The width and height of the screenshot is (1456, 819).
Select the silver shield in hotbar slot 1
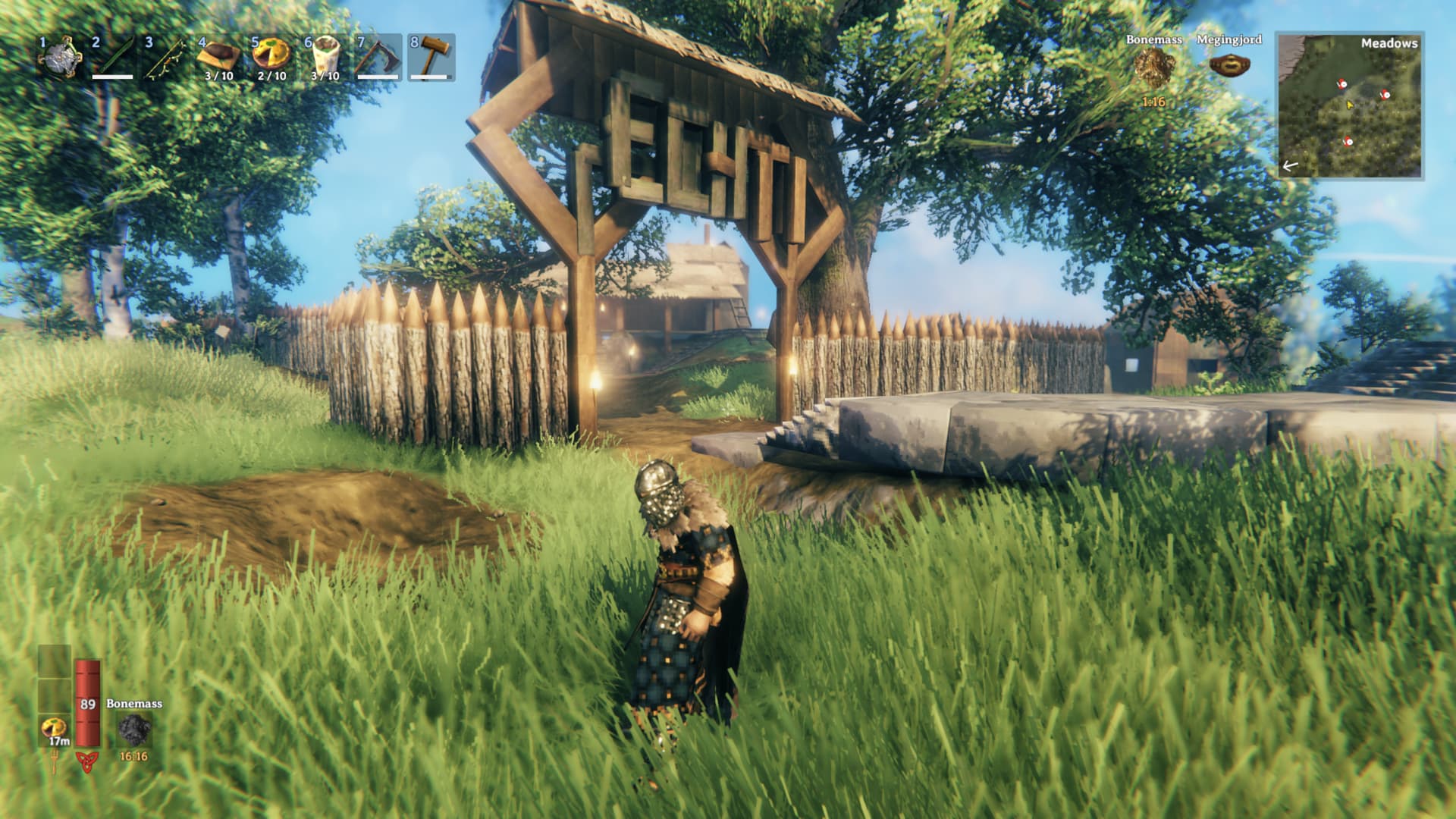[x=61, y=58]
